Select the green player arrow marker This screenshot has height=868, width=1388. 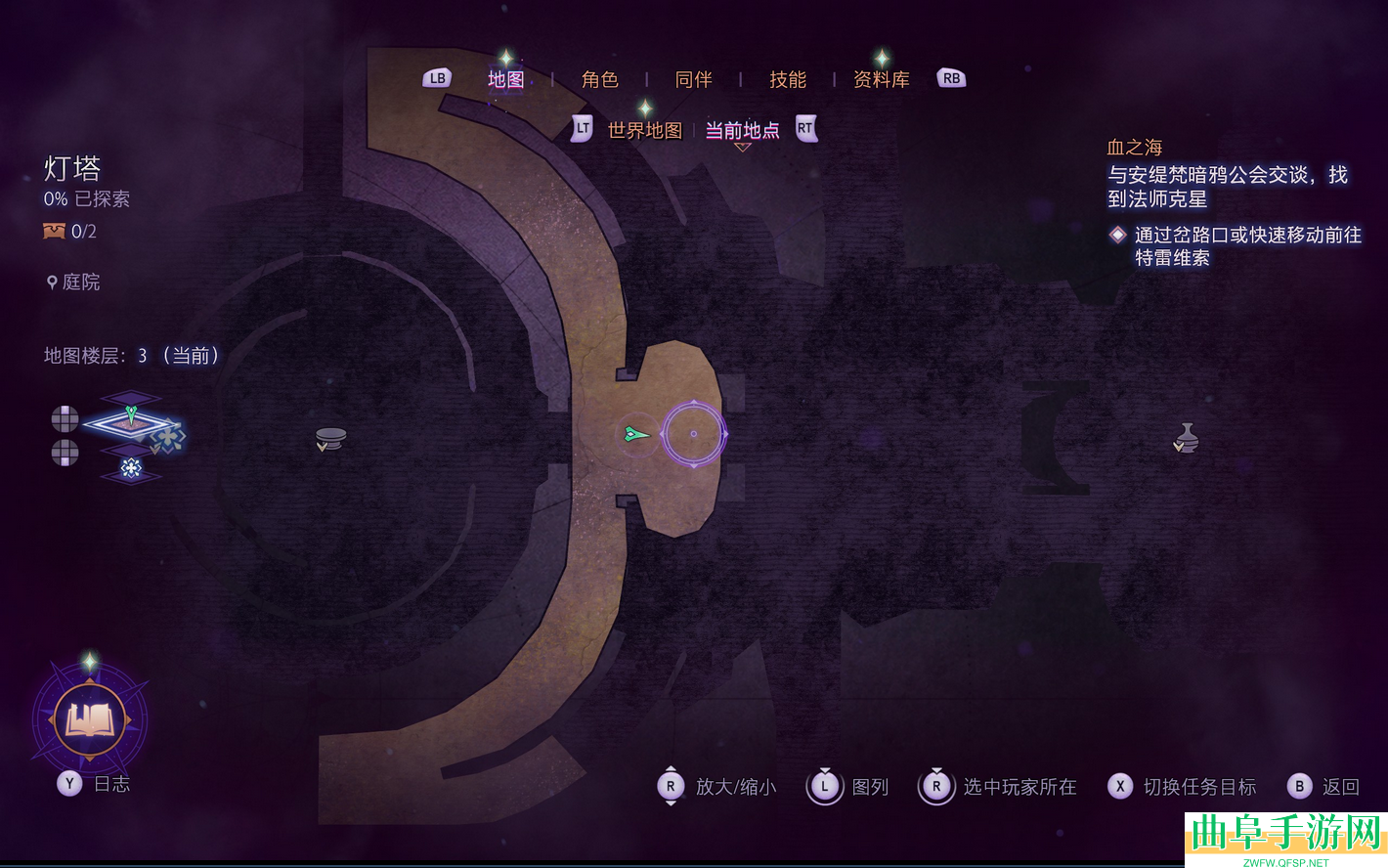click(635, 434)
